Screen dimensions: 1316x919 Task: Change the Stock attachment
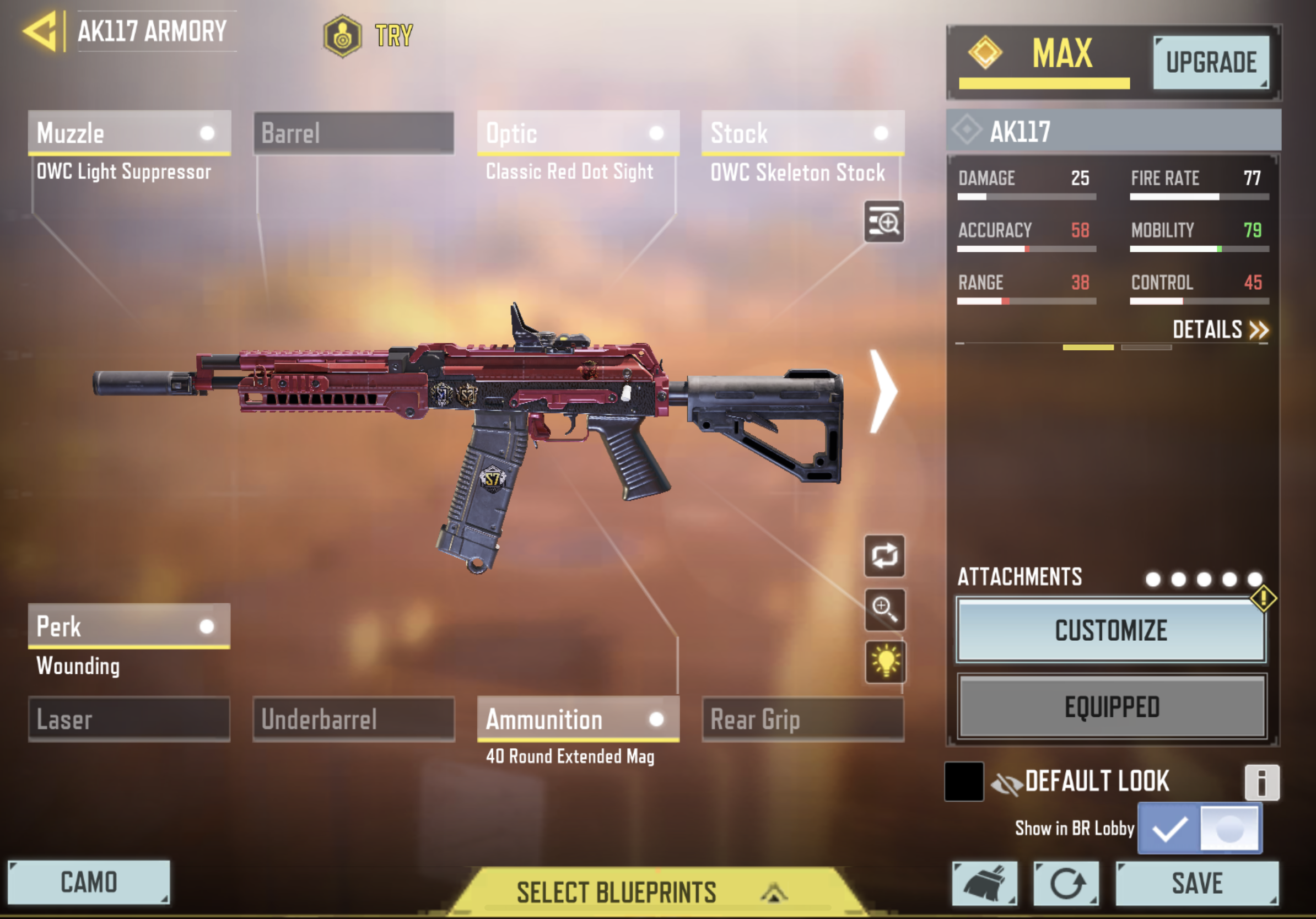click(x=802, y=133)
